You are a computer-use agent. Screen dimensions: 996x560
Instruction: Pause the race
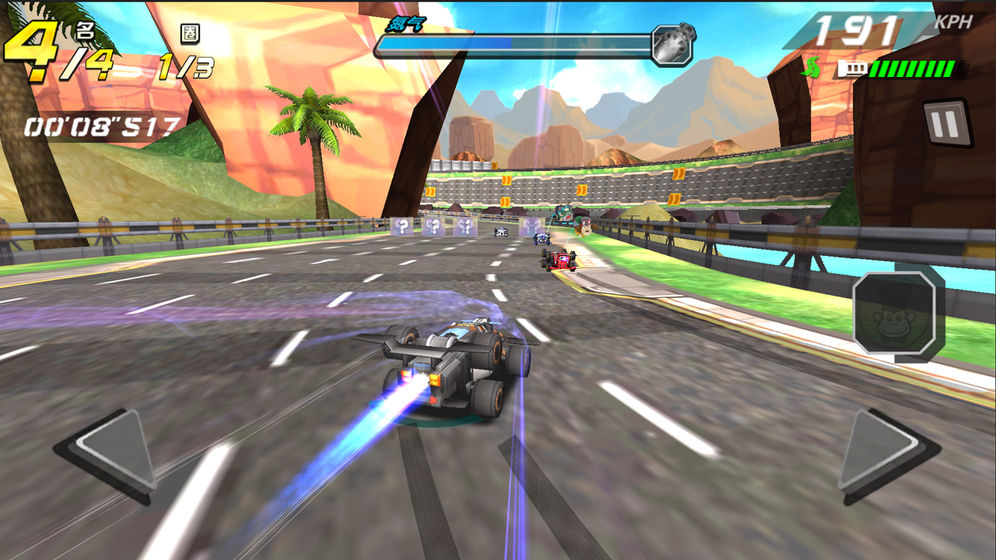click(x=945, y=123)
